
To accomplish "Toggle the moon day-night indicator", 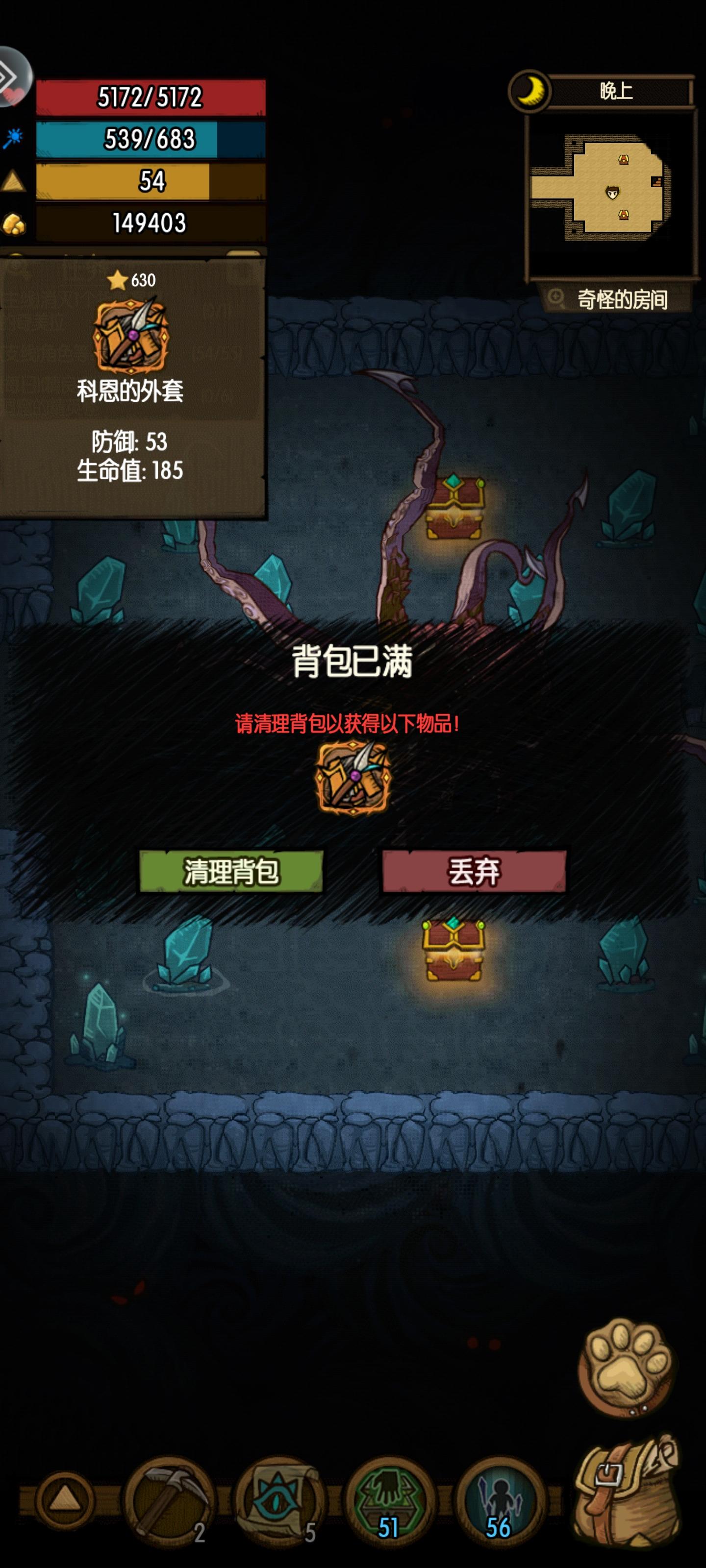I will pyautogui.click(x=530, y=91).
